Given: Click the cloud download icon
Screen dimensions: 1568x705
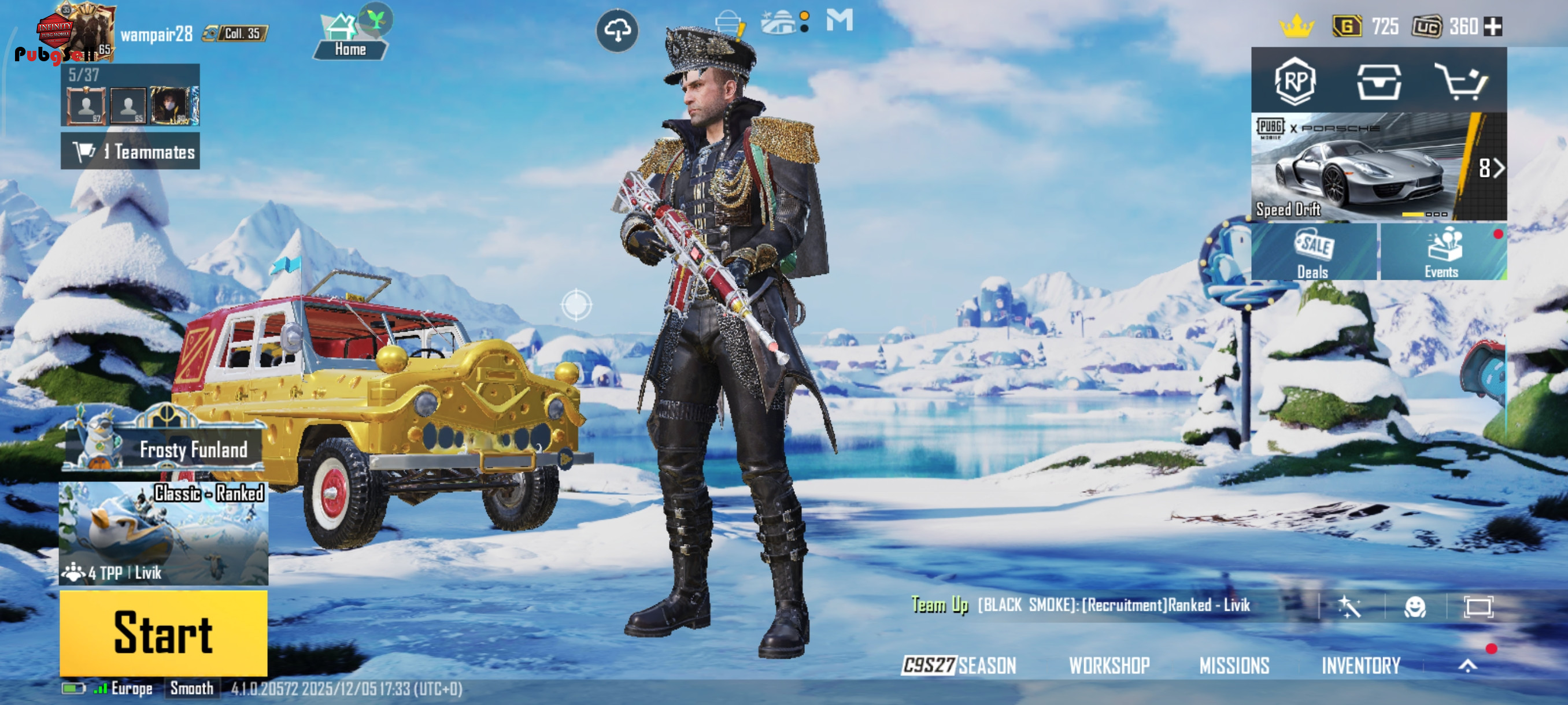Looking at the screenshot, I should (x=616, y=31).
